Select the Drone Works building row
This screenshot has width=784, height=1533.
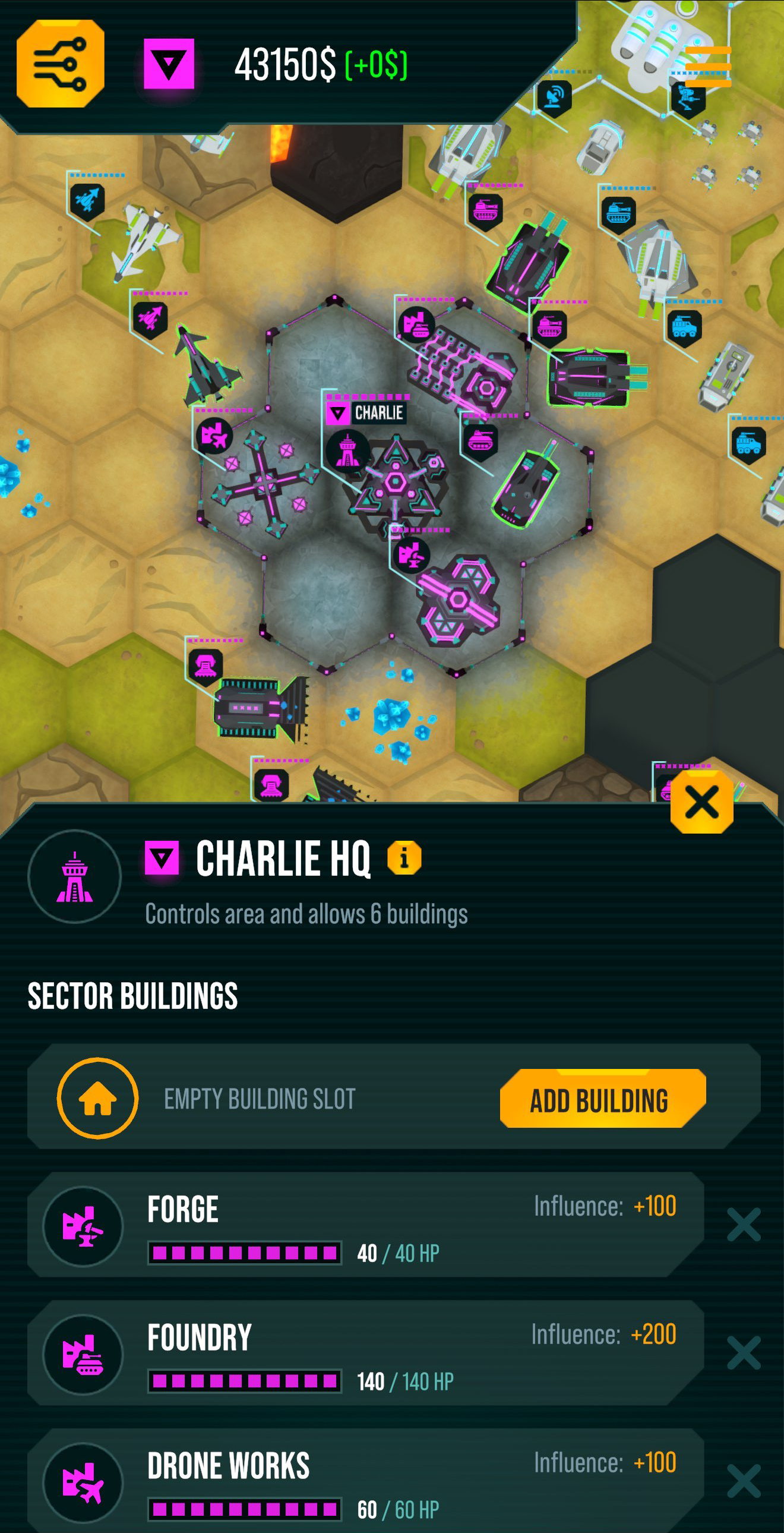pos(365,1481)
